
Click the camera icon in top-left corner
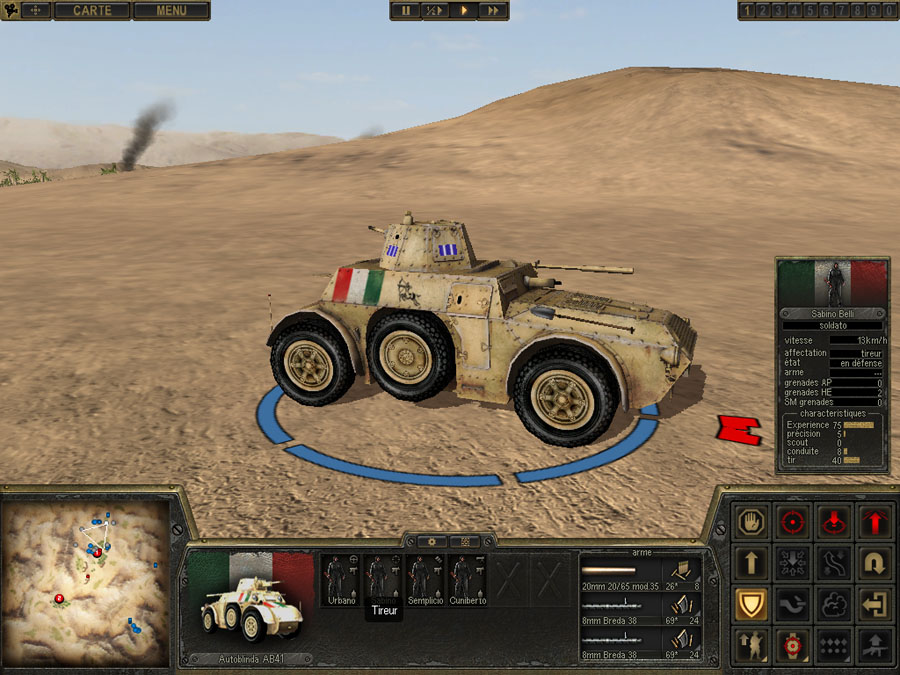click(12, 11)
